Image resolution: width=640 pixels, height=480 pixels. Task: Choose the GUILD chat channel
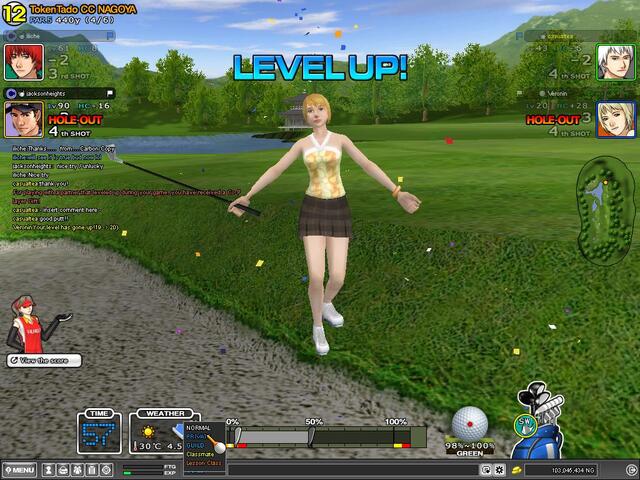(197, 444)
